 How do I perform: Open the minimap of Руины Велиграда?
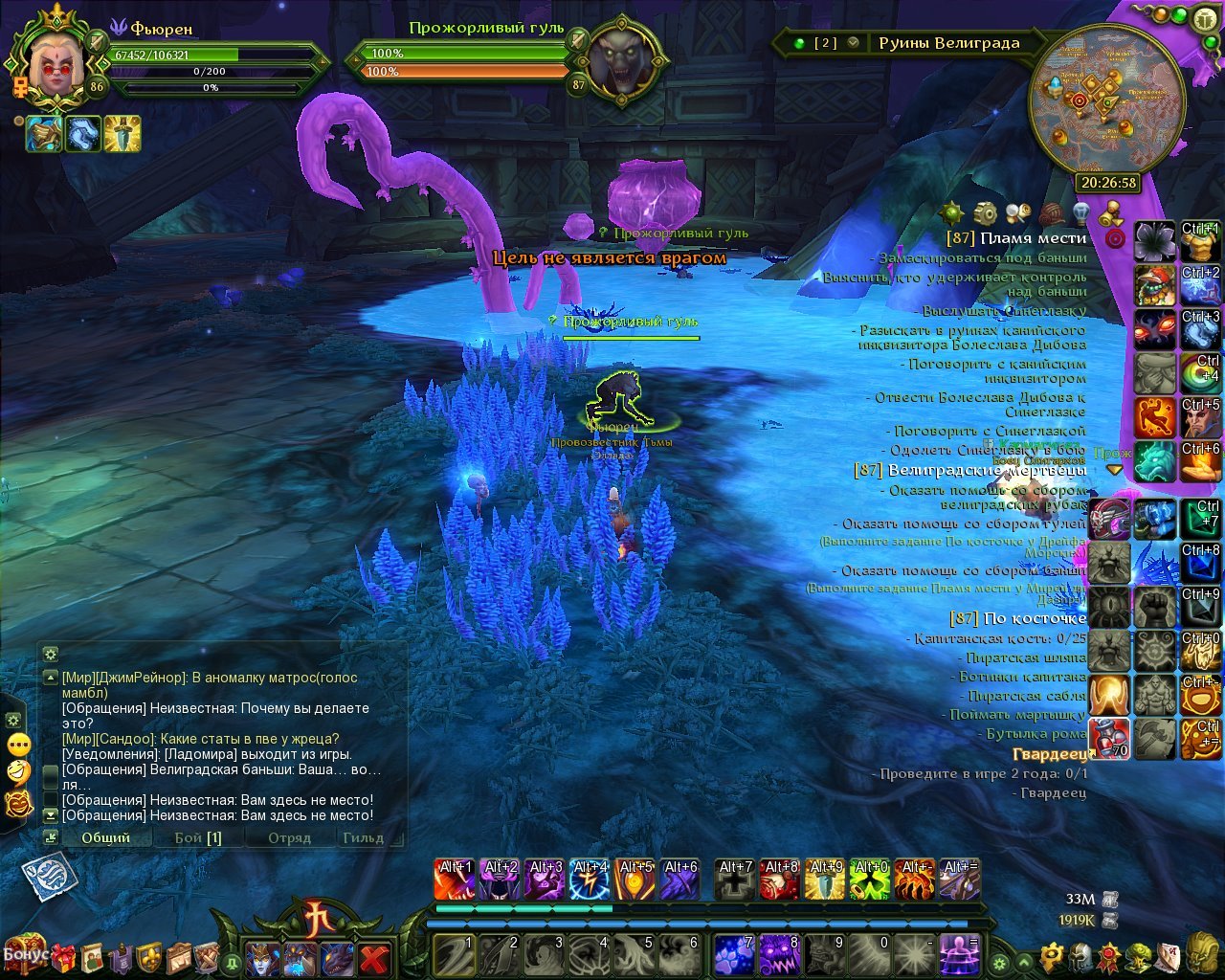pos(1107,100)
